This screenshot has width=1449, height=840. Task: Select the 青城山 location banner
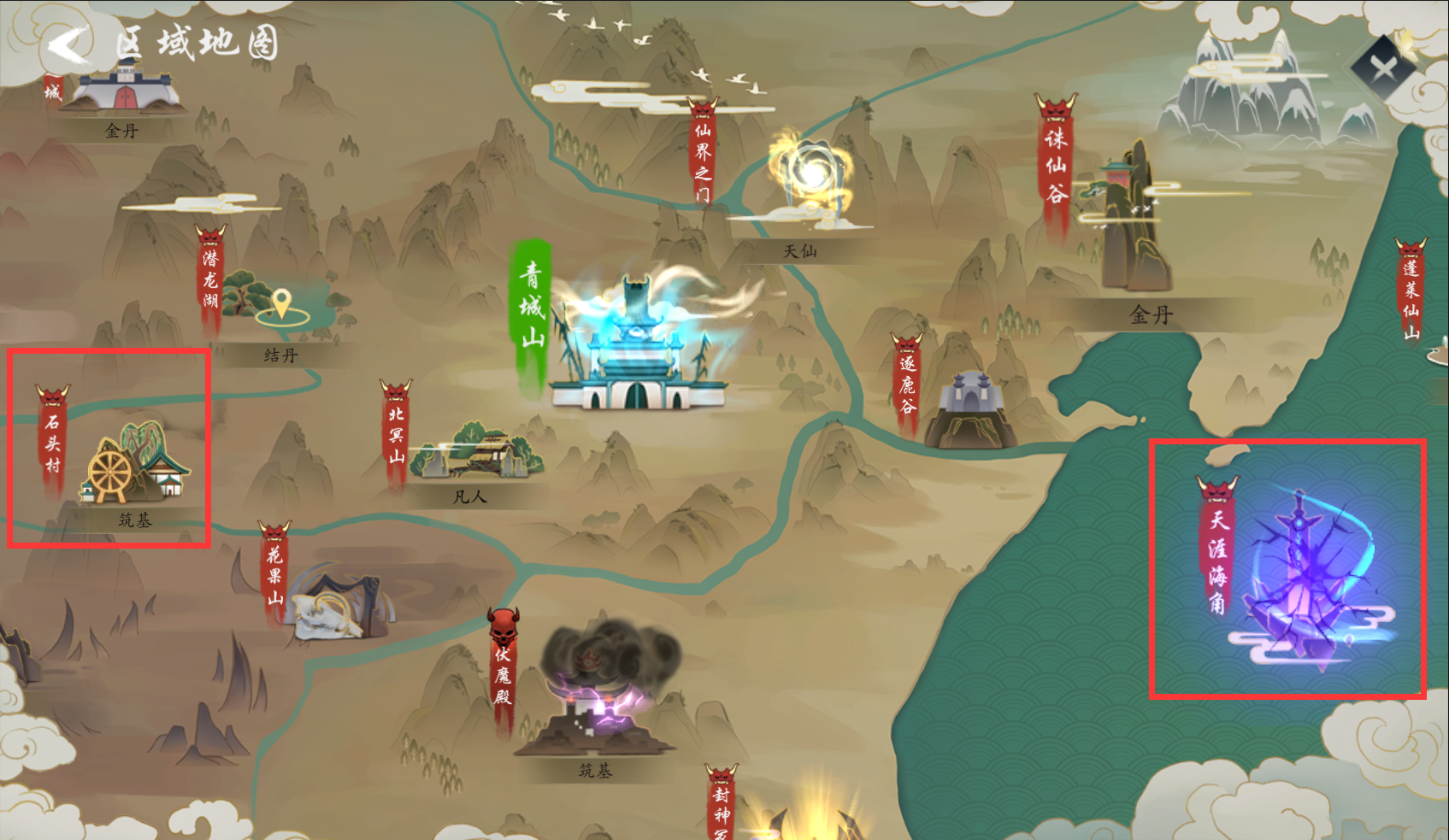pyautogui.click(x=532, y=306)
